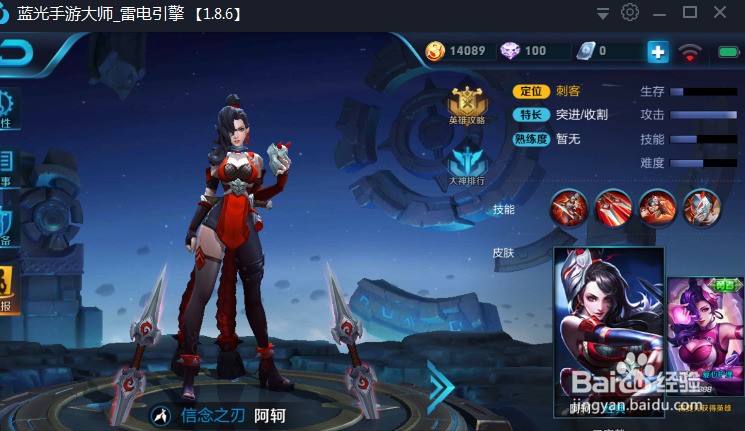Open the emulator settings gear
The width and height of the screenshot is (745, 431).
point(630,13)
